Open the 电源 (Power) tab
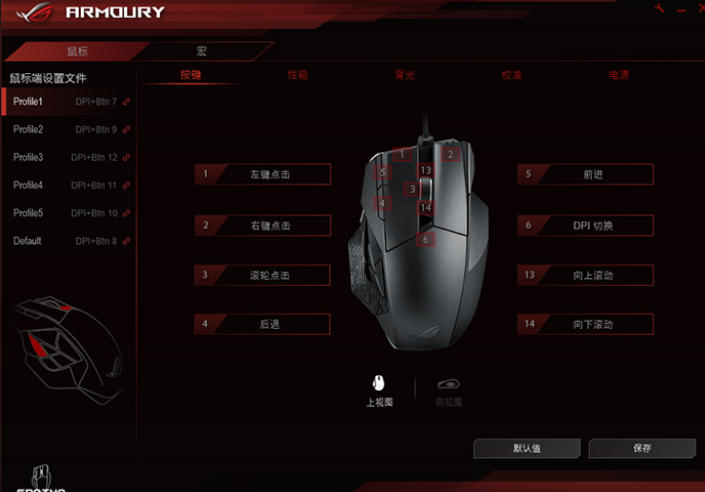Screen dimensions: 705x492 tap(618, 75)
